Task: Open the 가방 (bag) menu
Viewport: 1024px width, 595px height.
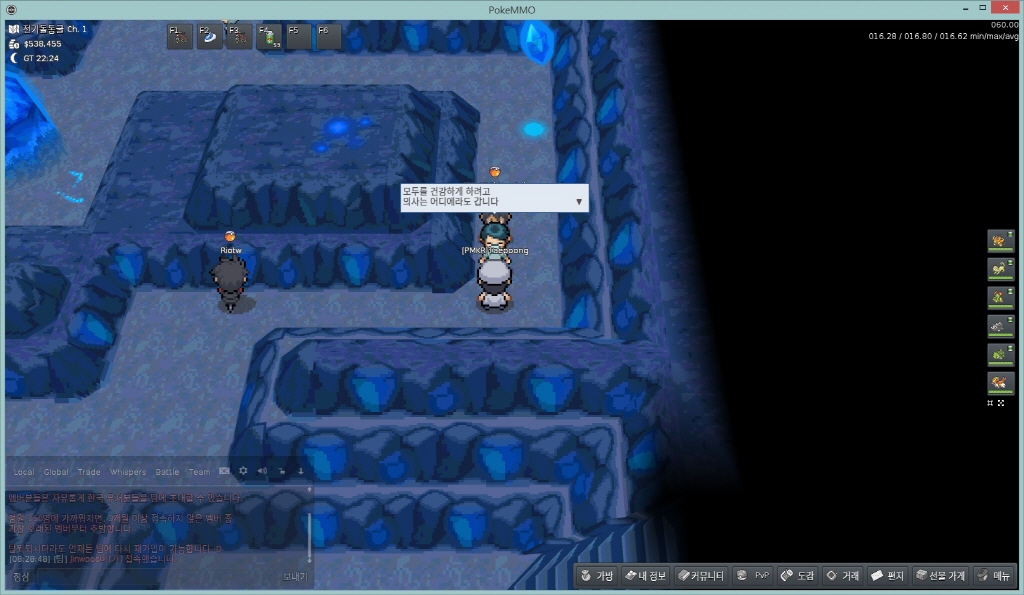Action: [596, 575]
